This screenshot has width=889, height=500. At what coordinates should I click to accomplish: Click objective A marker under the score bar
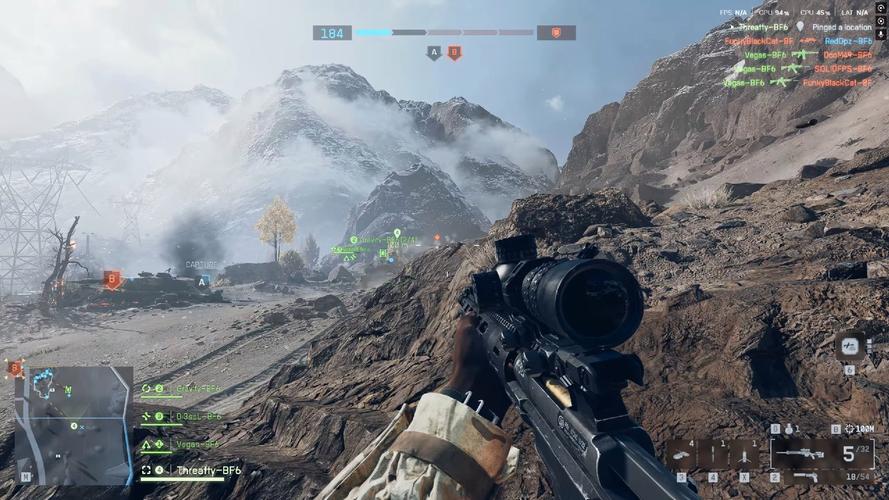(434, 52)
